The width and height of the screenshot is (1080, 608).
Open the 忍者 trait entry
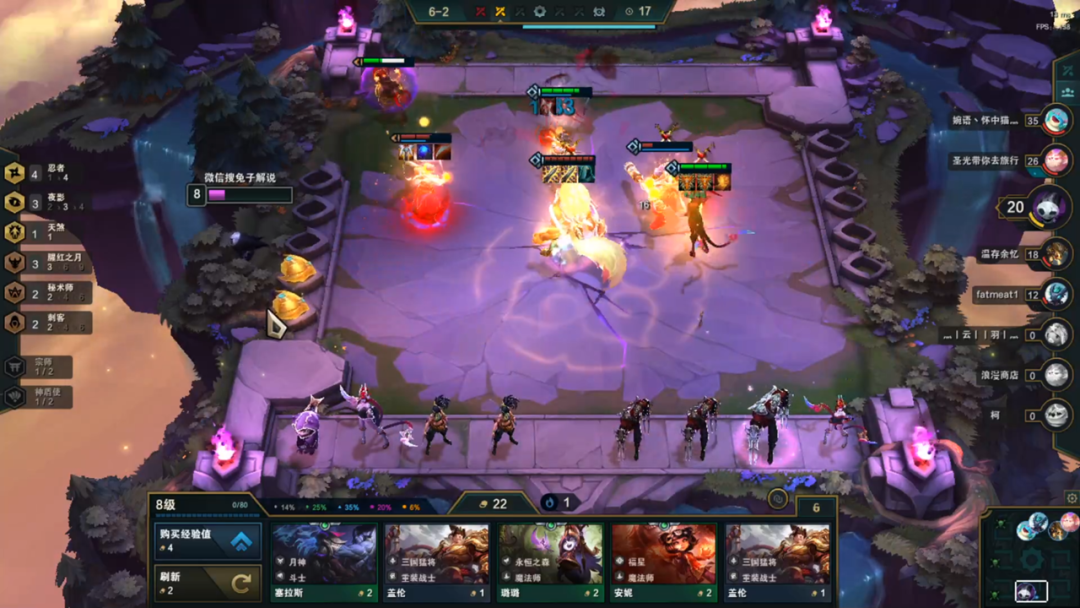click(47, 173)
